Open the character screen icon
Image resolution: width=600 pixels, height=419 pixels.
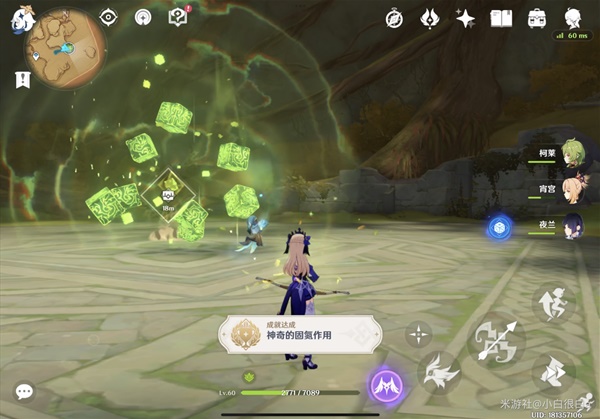(x=573, y=18)
